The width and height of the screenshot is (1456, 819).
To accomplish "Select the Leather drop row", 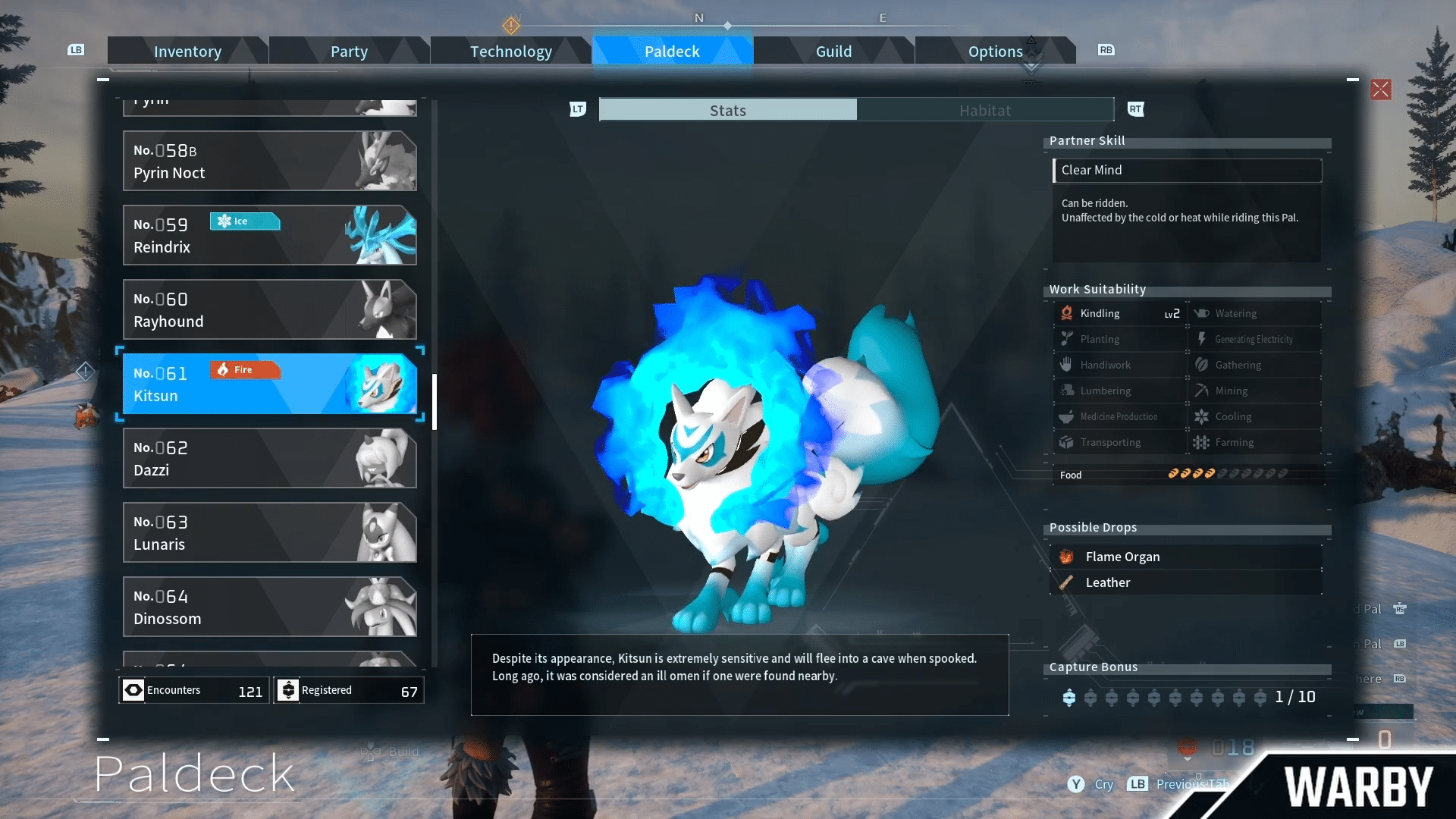I will [x=1187, y=582].
